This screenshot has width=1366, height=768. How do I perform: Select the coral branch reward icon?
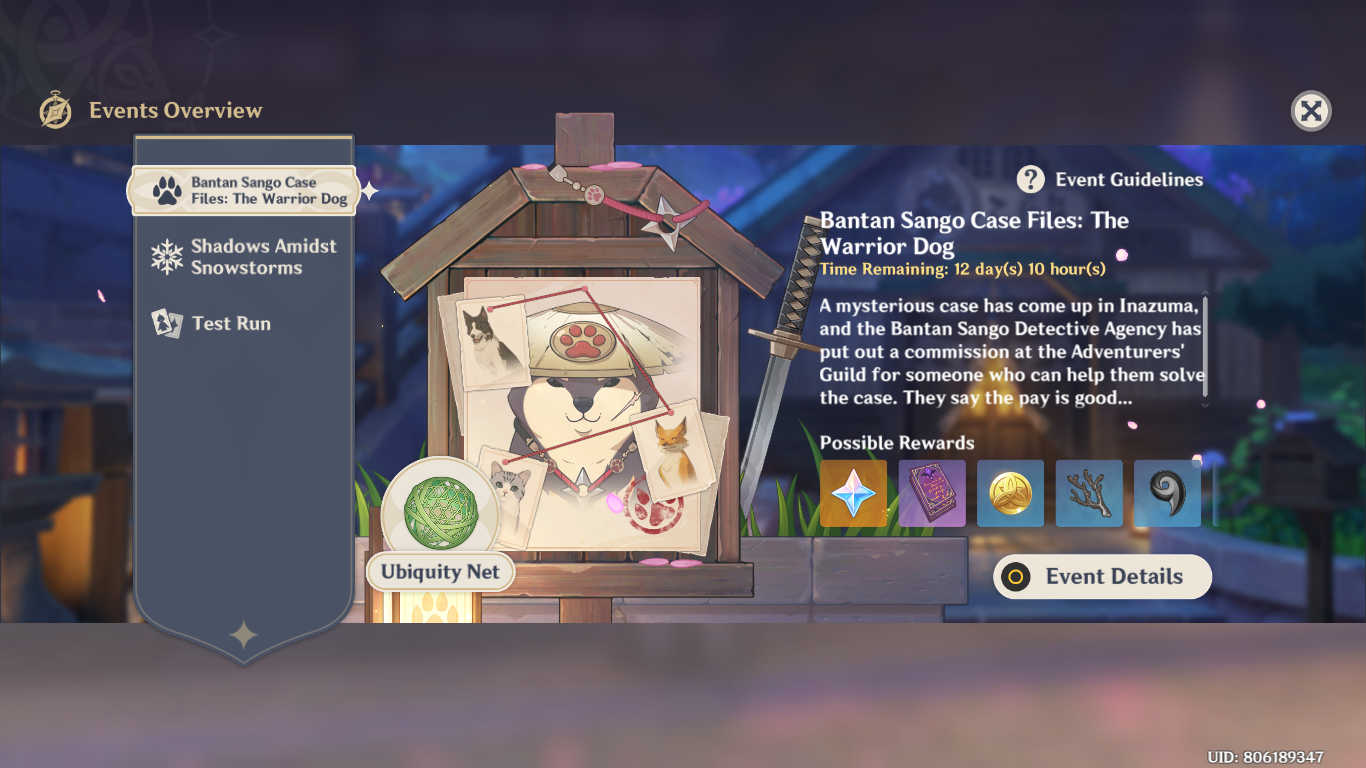click(x=1089, y=493)
